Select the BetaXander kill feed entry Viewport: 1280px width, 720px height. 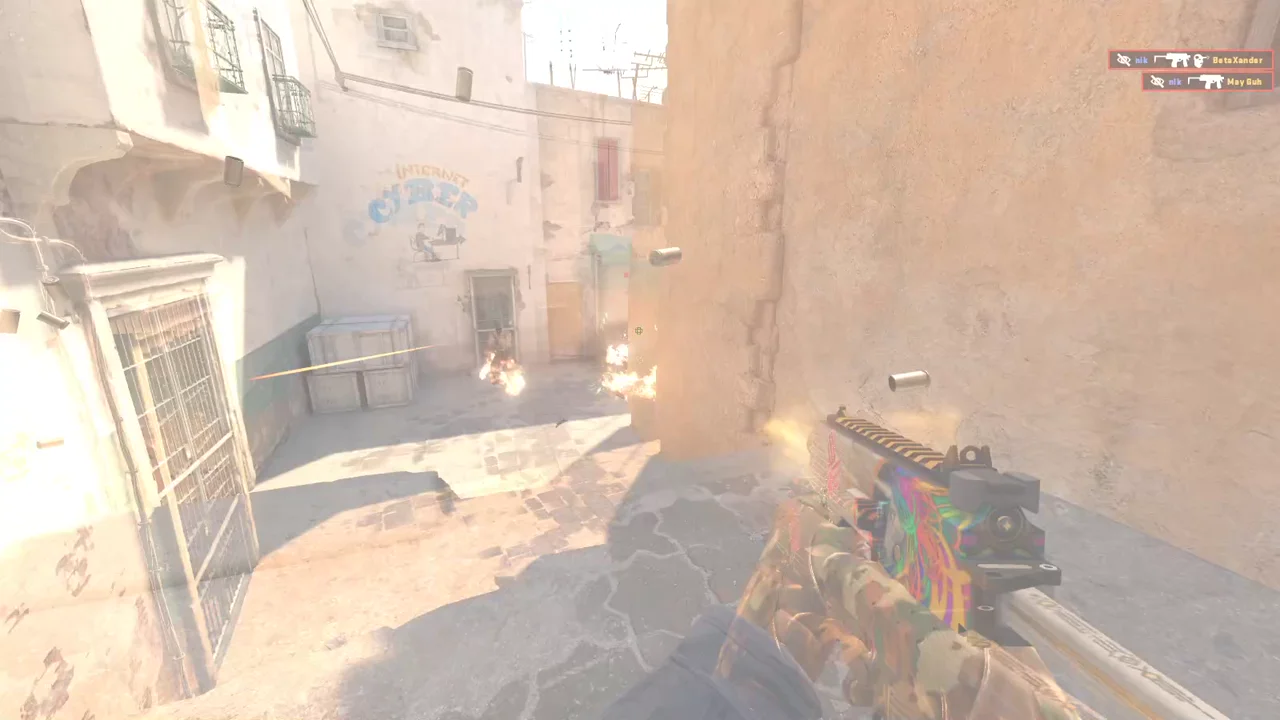(1189, 60)
